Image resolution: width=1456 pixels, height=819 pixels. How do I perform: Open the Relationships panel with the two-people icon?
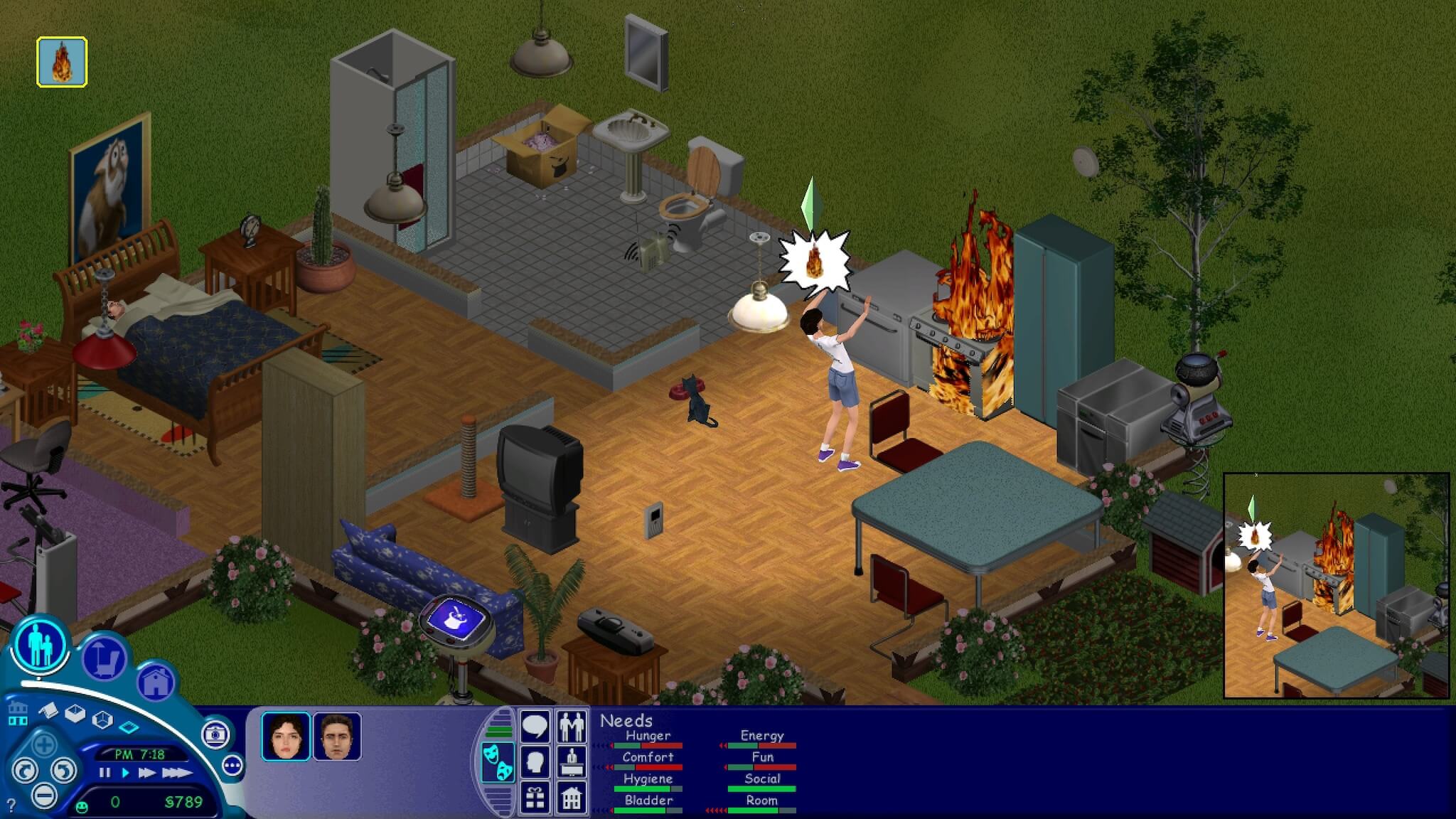coord(571,727)
